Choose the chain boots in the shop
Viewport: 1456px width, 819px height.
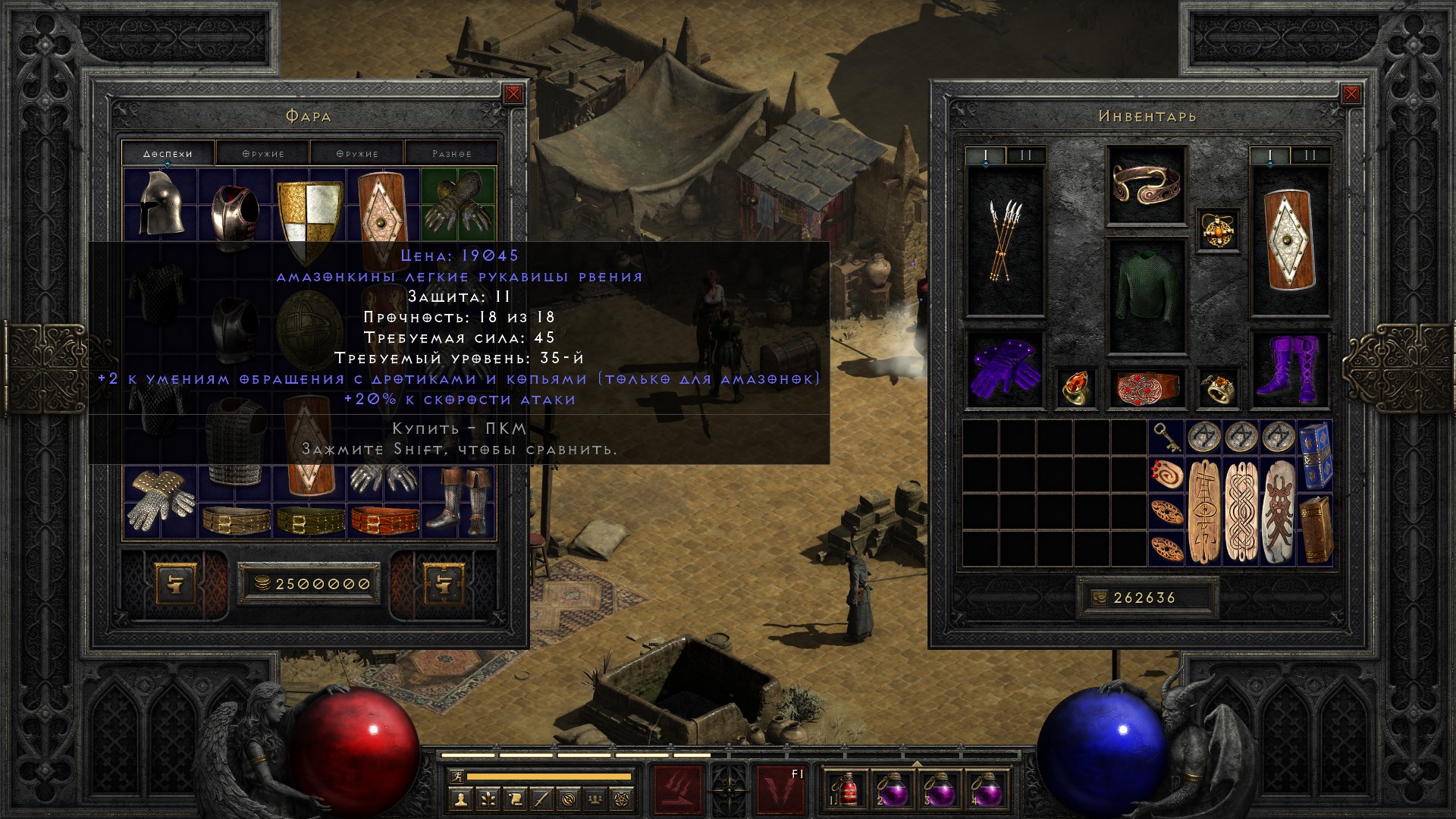pos(458,500)
